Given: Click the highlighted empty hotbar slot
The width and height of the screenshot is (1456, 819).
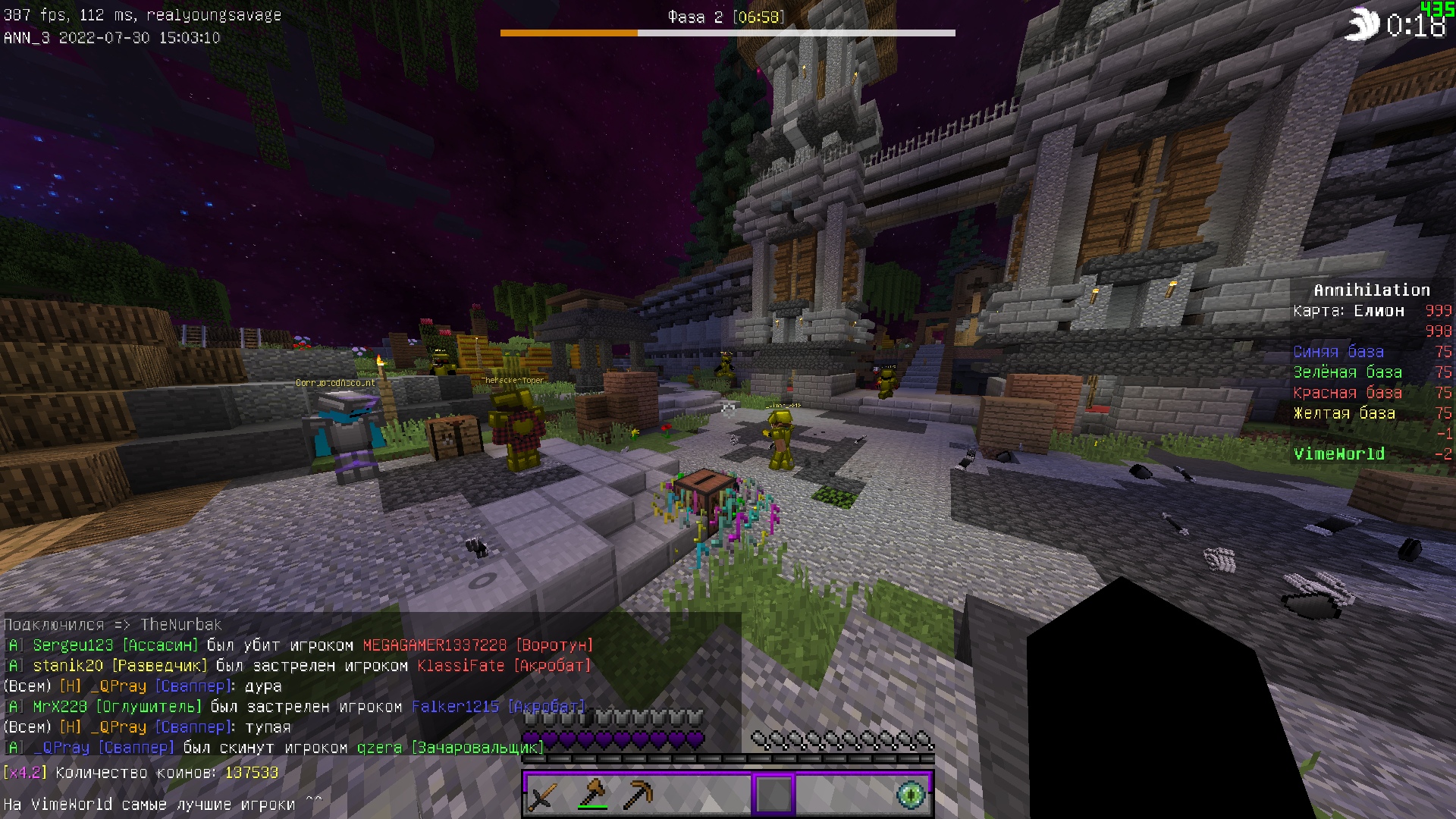Looking at the screenshot, I should (773, 794).
